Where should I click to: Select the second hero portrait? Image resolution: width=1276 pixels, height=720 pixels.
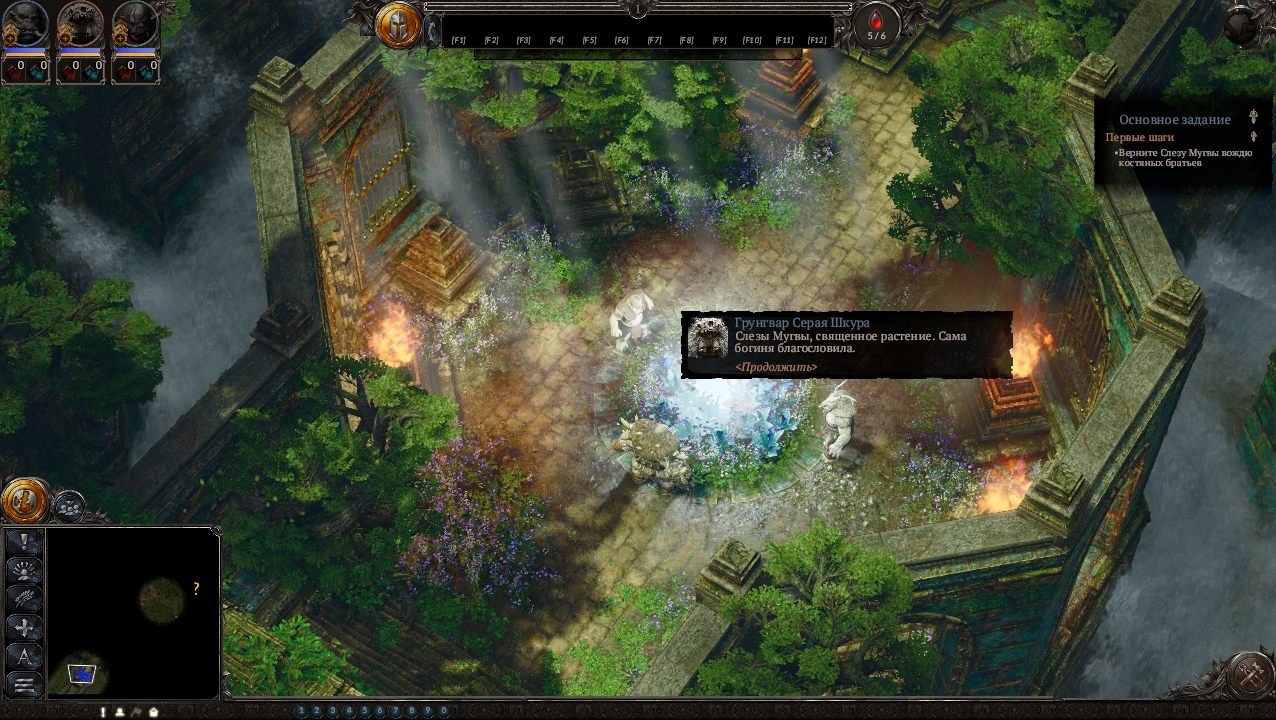pos(80,24)
